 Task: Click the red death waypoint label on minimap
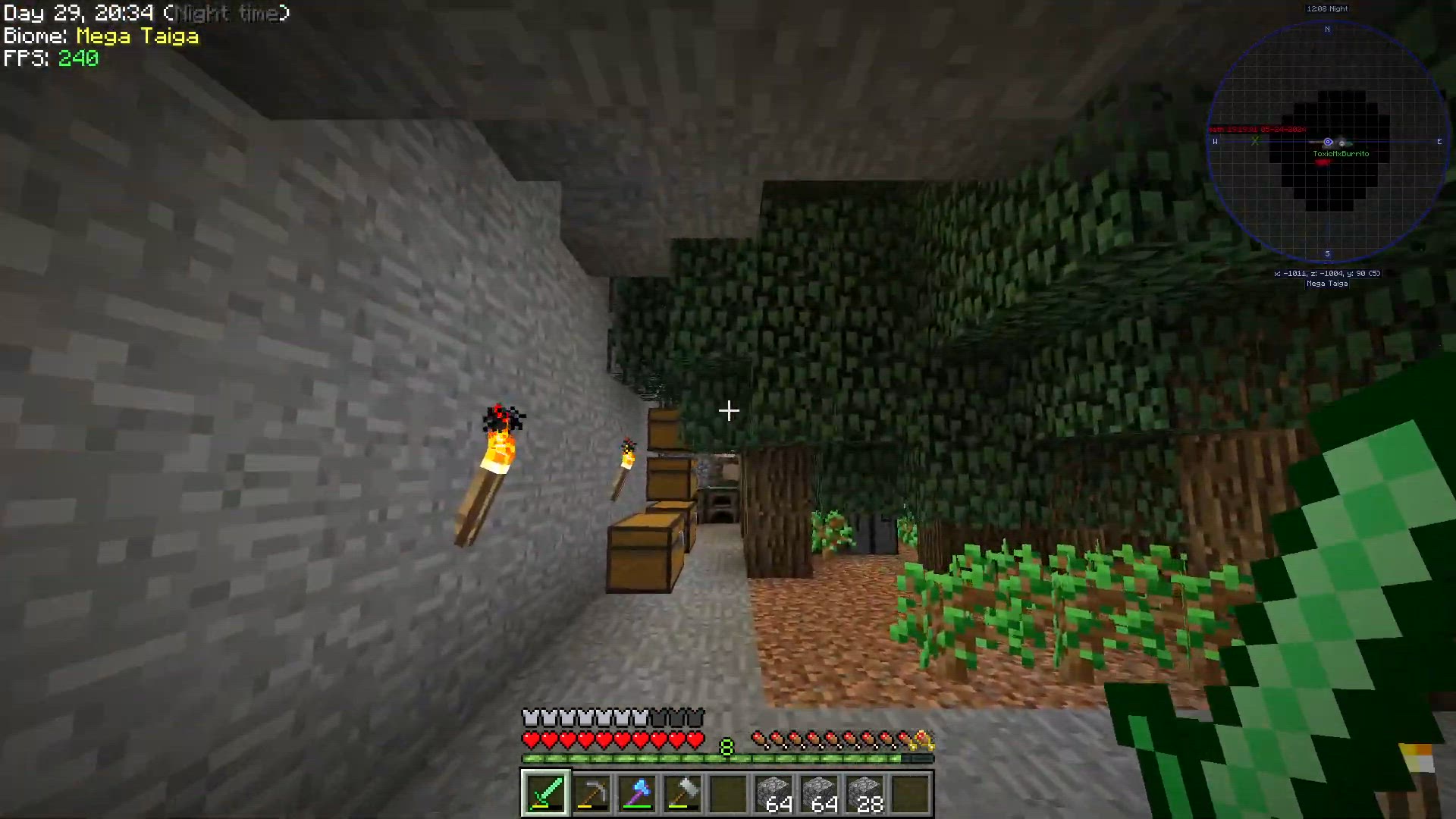tap(1259, 130)
